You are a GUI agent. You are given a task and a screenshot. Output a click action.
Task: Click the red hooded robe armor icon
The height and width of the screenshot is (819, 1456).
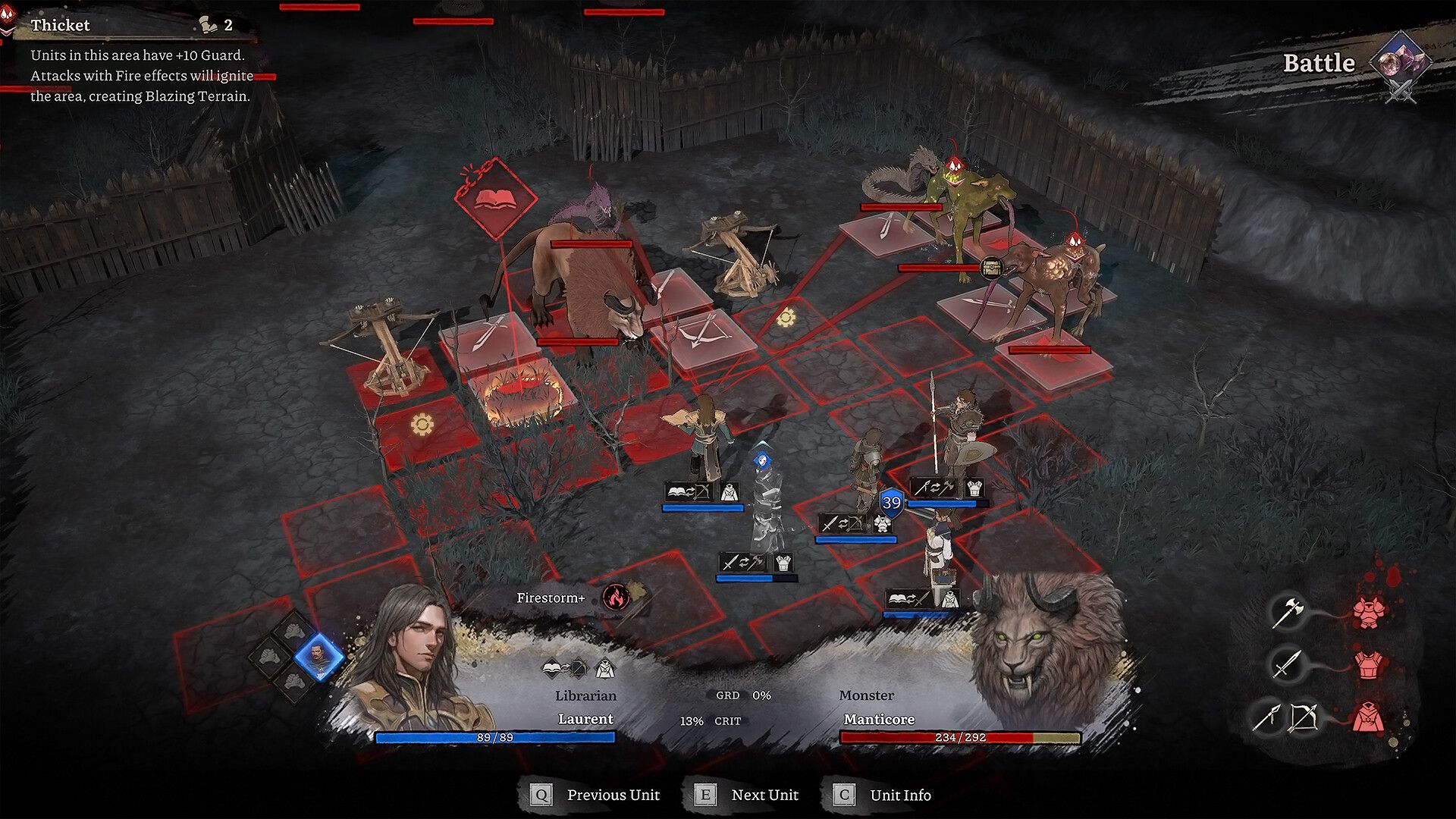(x=1369, y=717)
